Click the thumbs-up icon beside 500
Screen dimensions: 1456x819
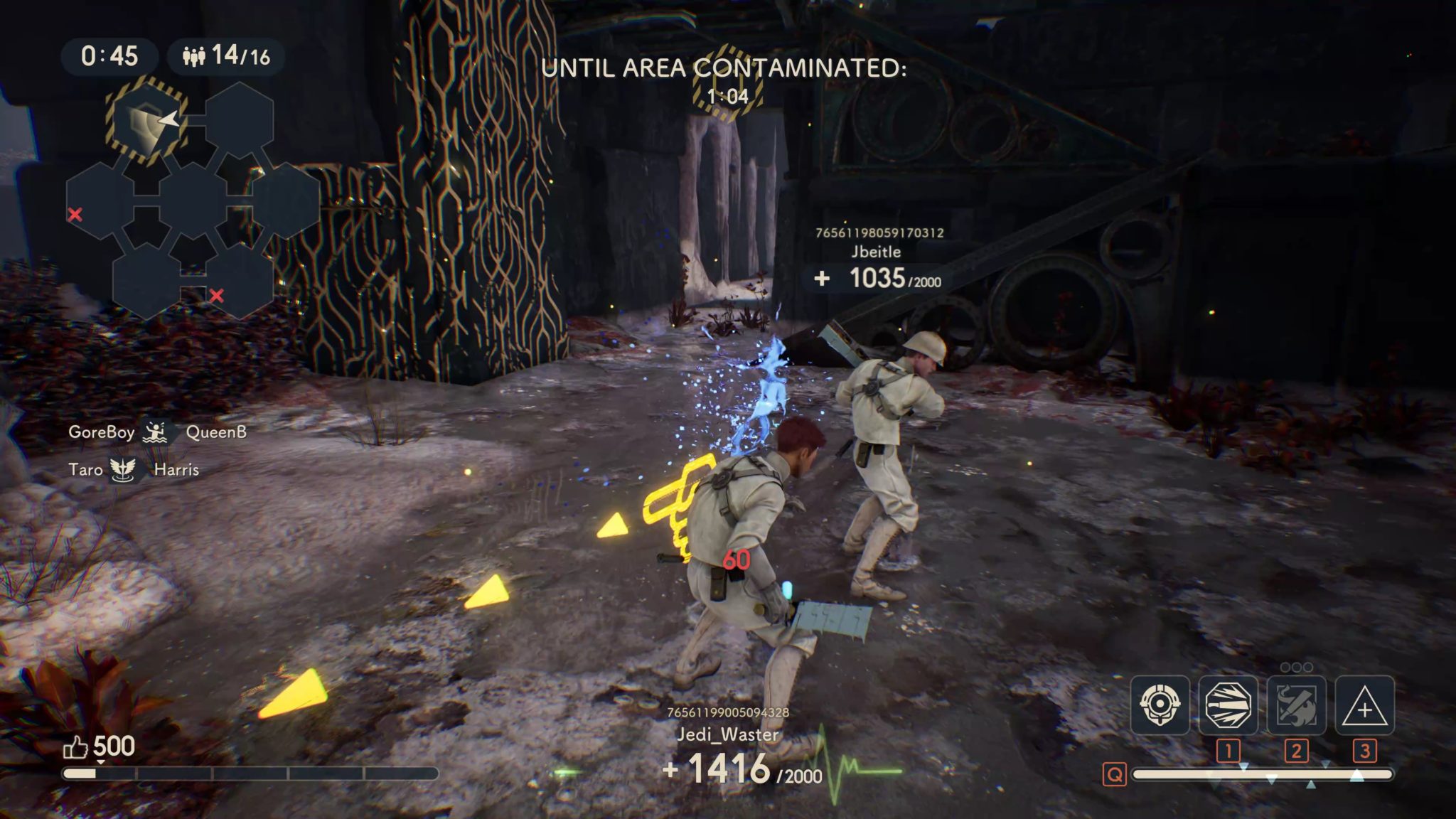click(x=75, y=746)
